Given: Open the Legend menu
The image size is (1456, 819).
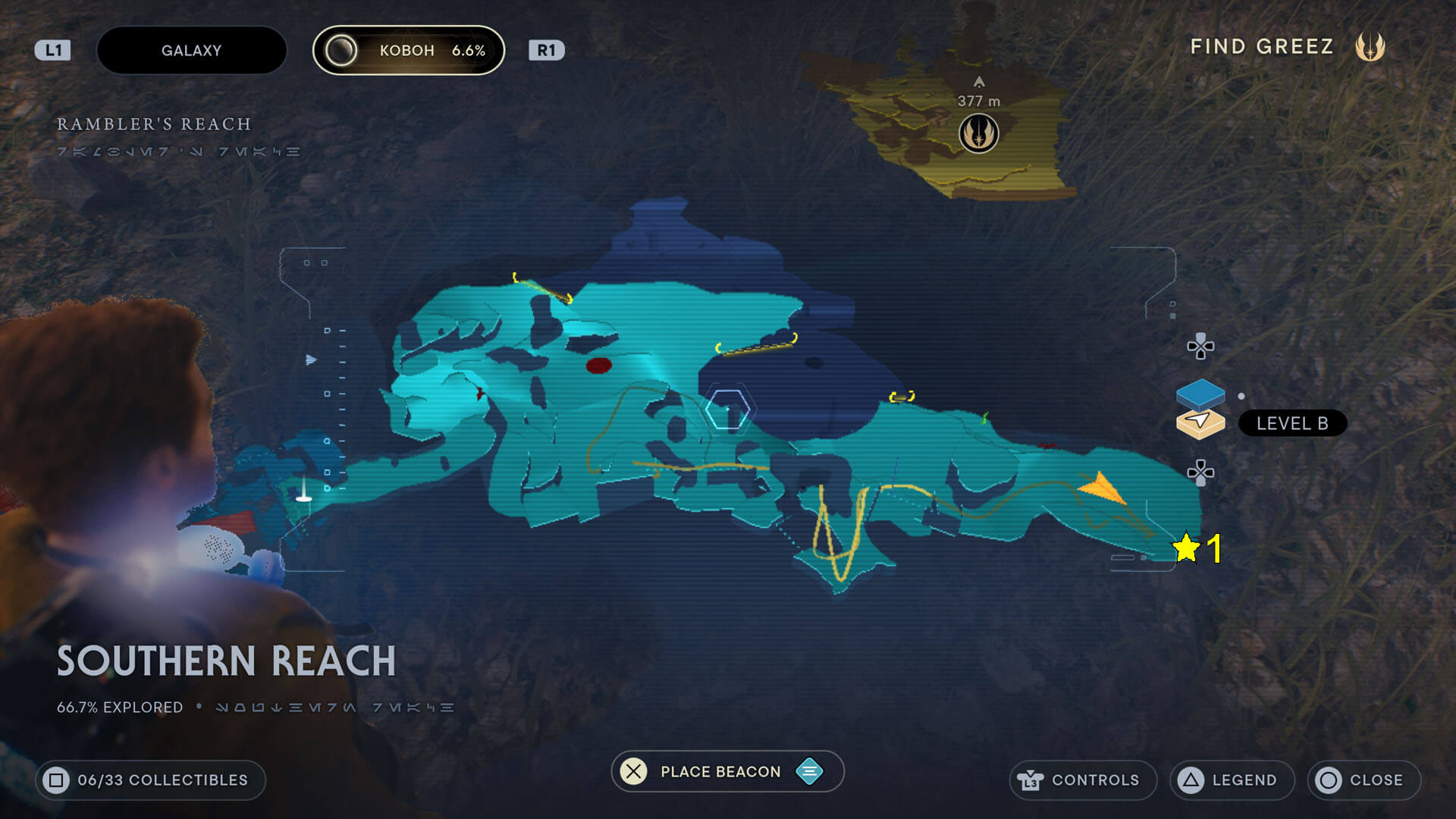Looking at the screenshot, I should point(1231,780).
